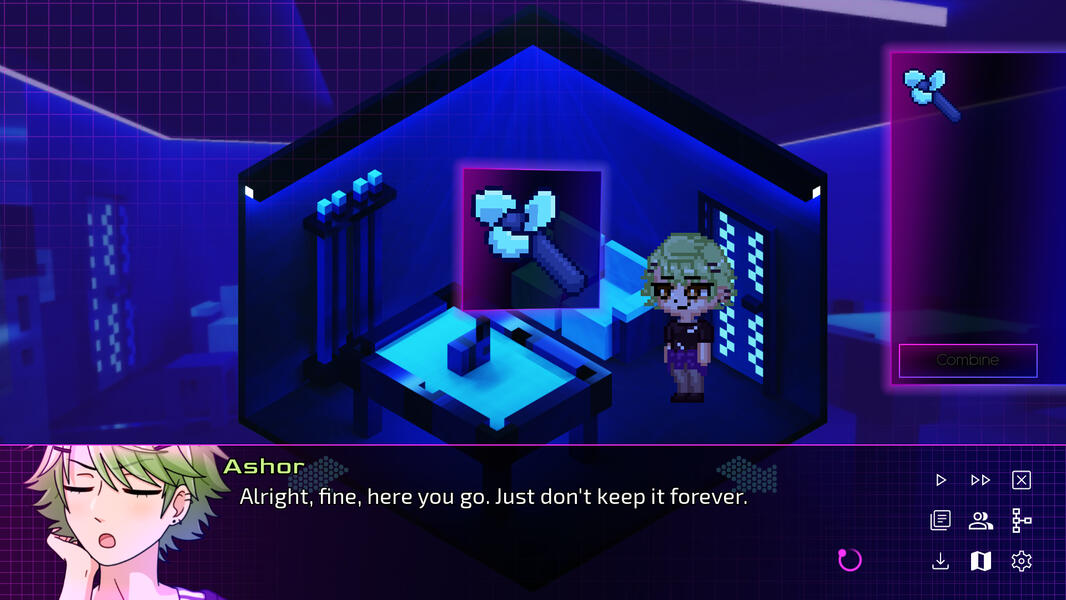Screen dimensions: 1066x600
Task: Open settings via the gear icon
Action: [x=1021, y=561]
